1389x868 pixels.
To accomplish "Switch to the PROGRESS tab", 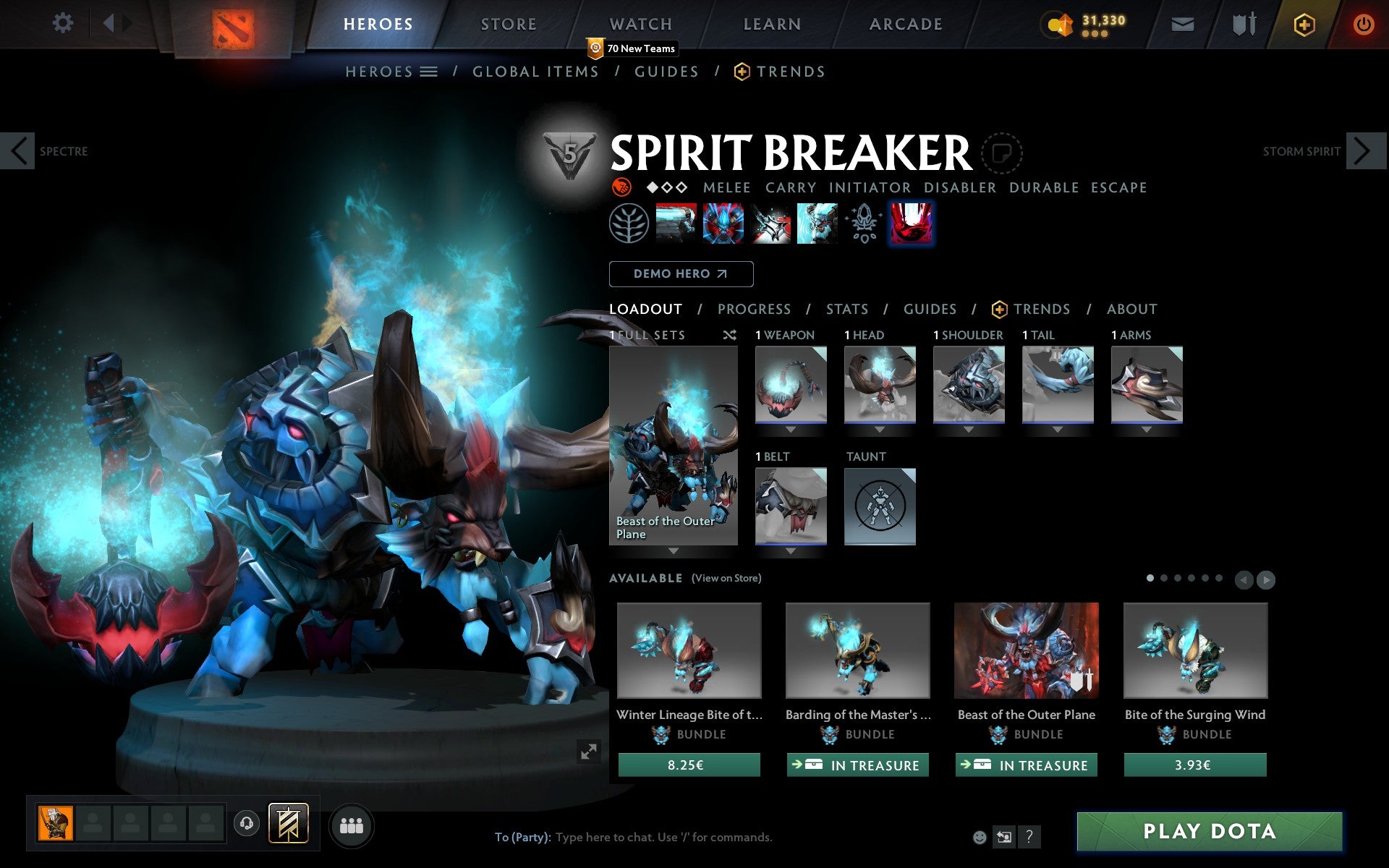I will [x=754, y=309].
